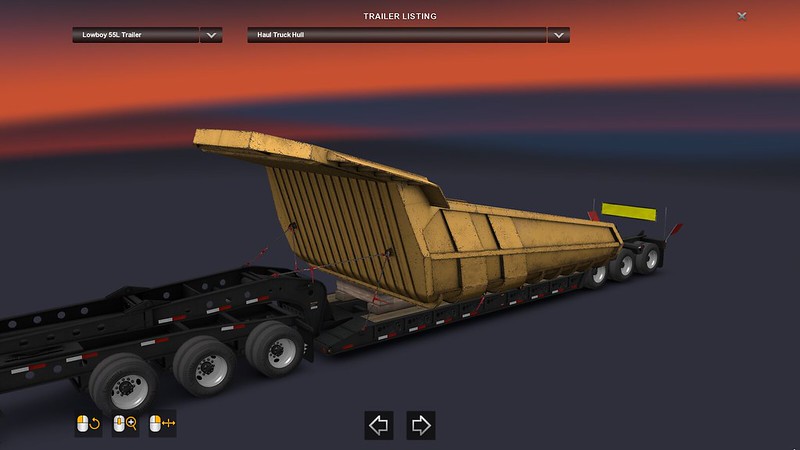Show the next trailer with right arrow
Screen dimensions: 800x450
point(421,424)
